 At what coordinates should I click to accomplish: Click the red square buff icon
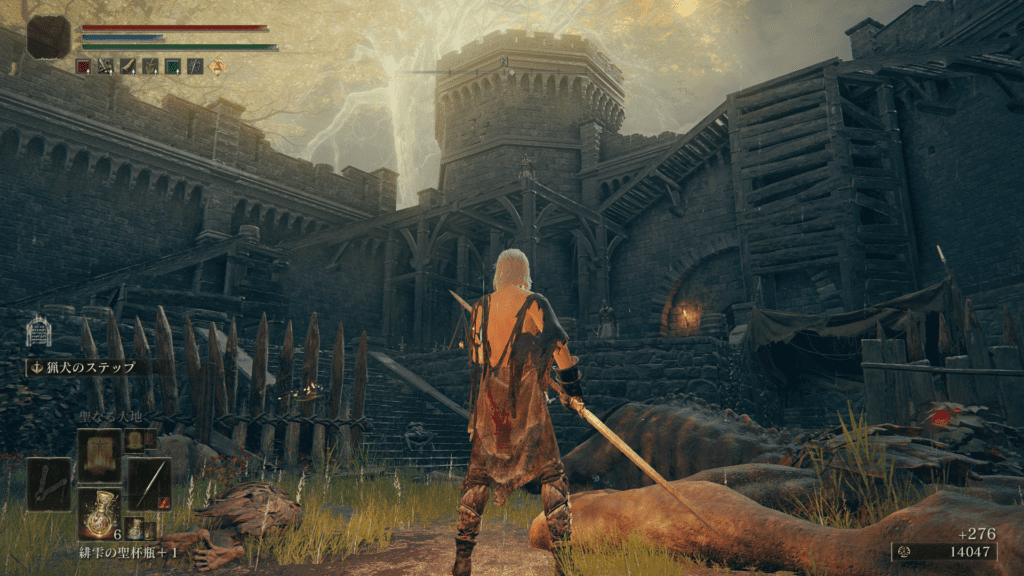(x=84, y=66)
